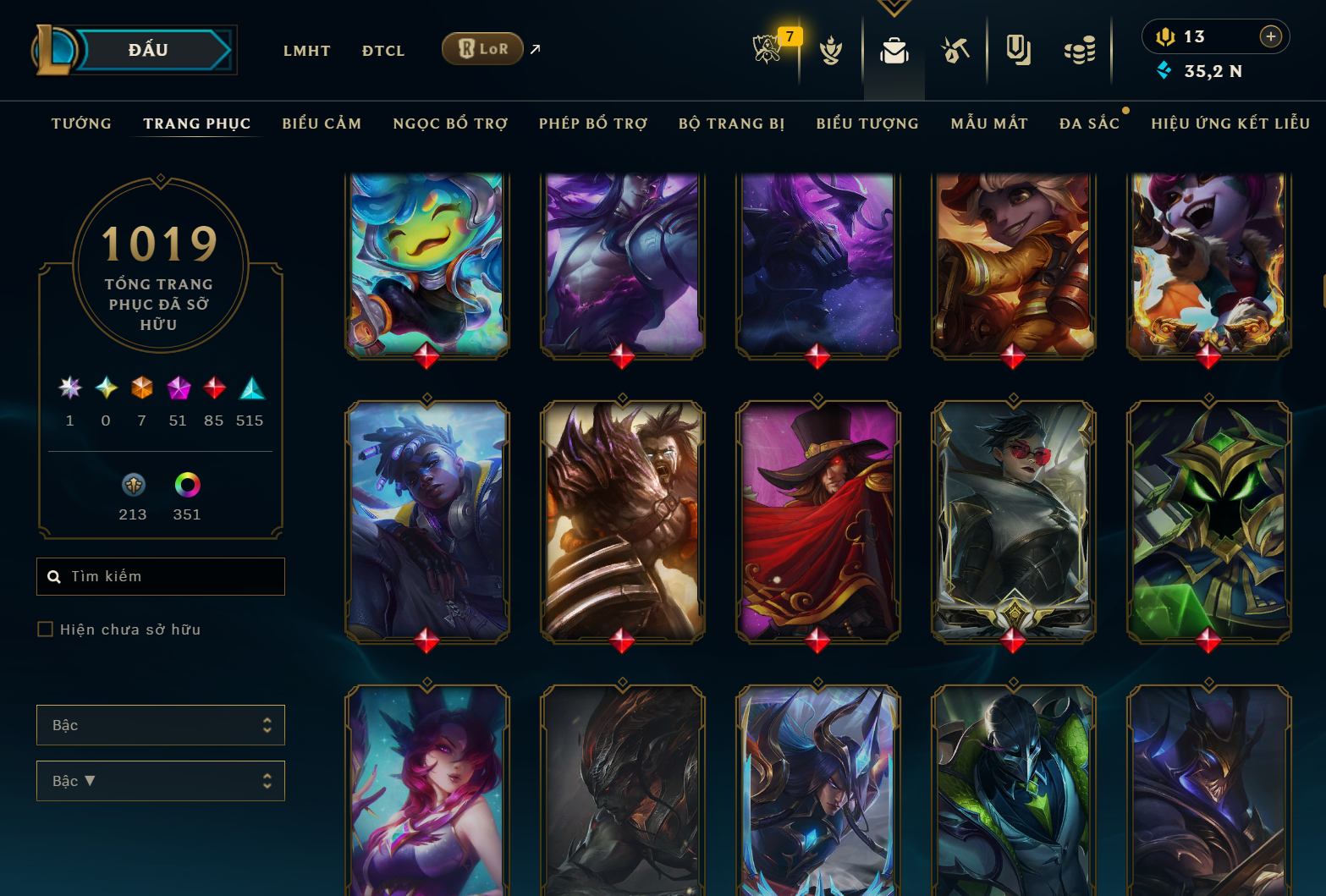Choose the green-eyed Veigar skin card
Viewport: 1326px width, 896px height.
[1208, 520]
